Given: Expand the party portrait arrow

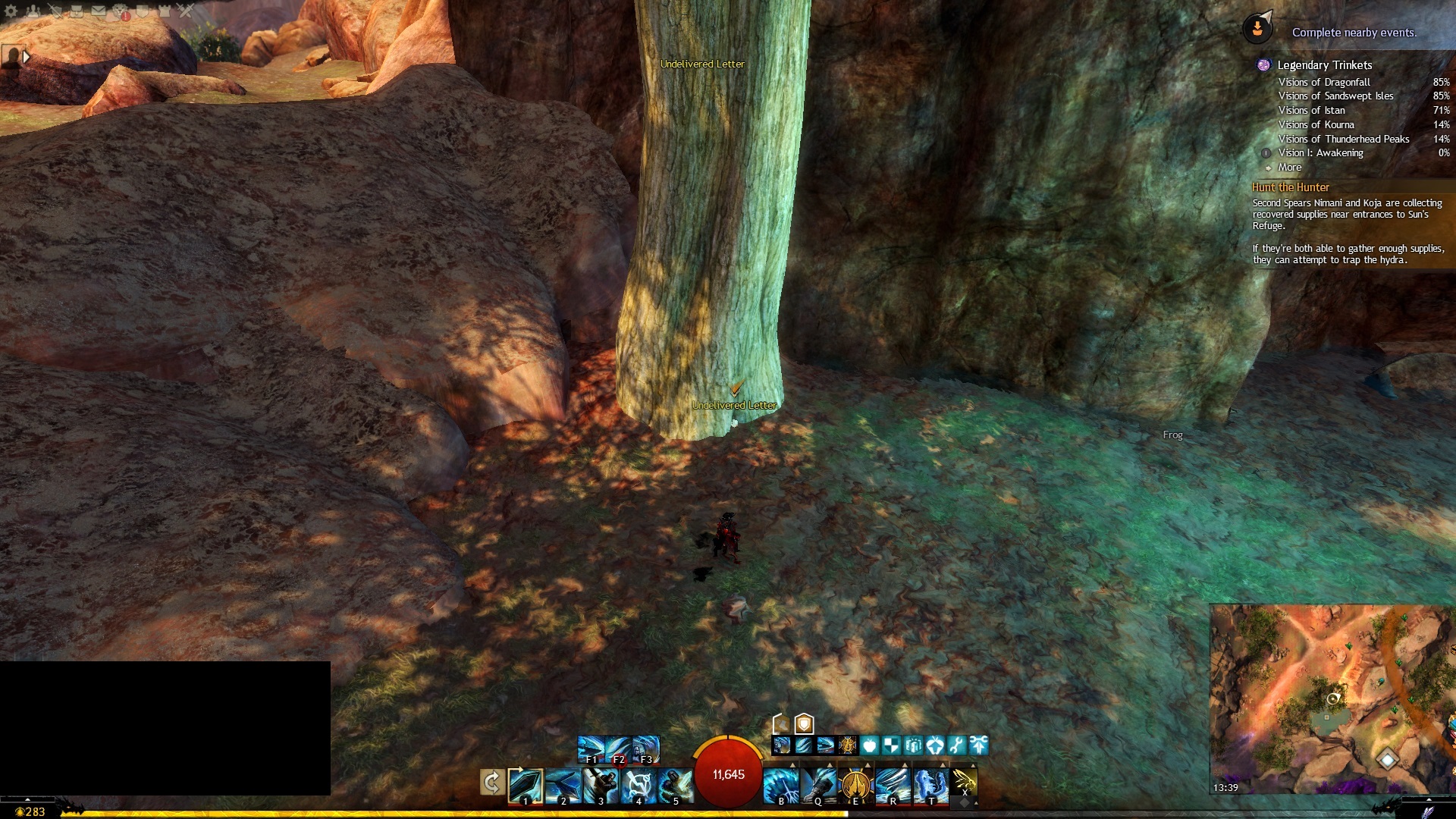Looking at the screenshot, I should click(27, 57).
